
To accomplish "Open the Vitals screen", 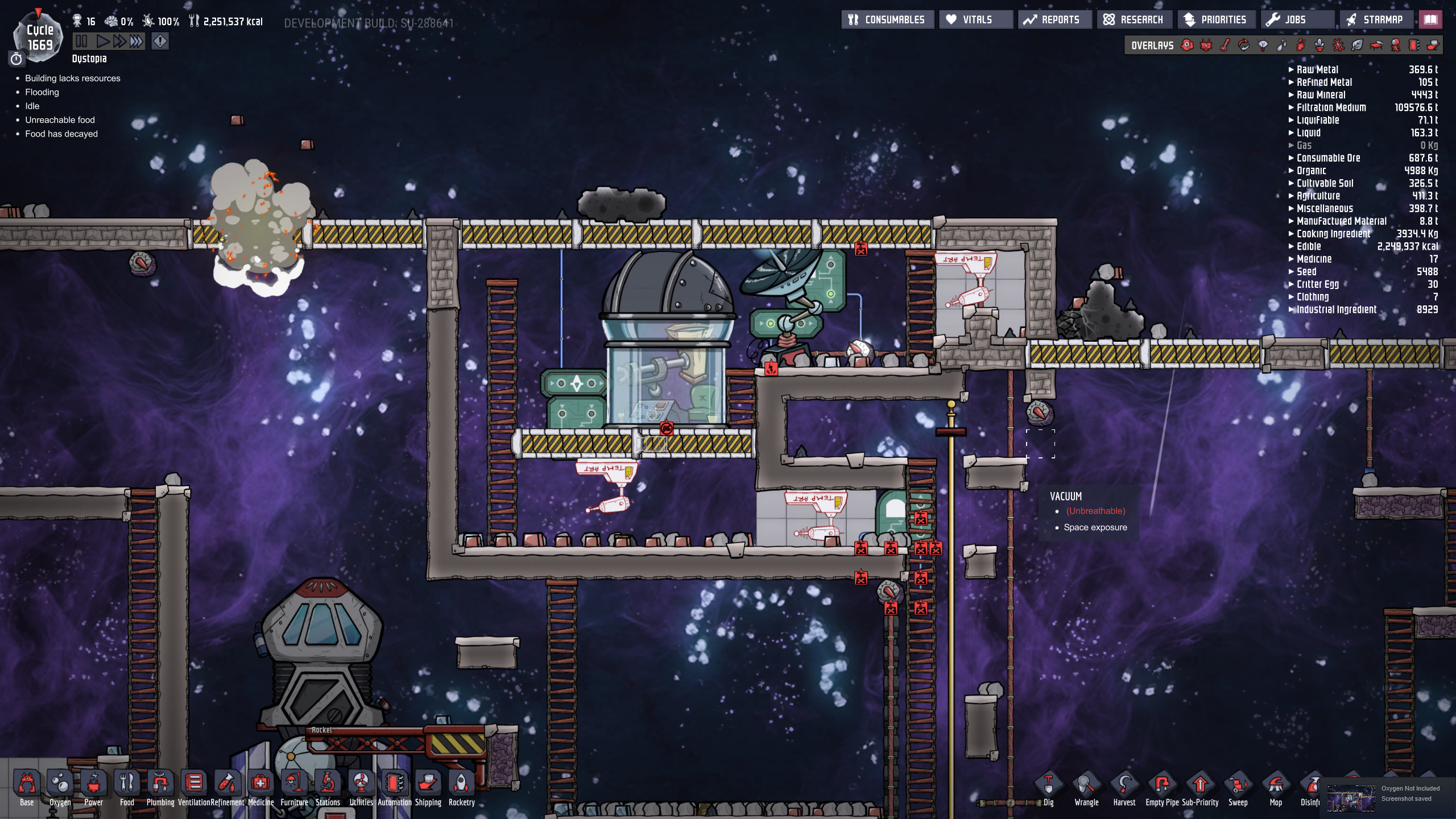I will point(976,20).
